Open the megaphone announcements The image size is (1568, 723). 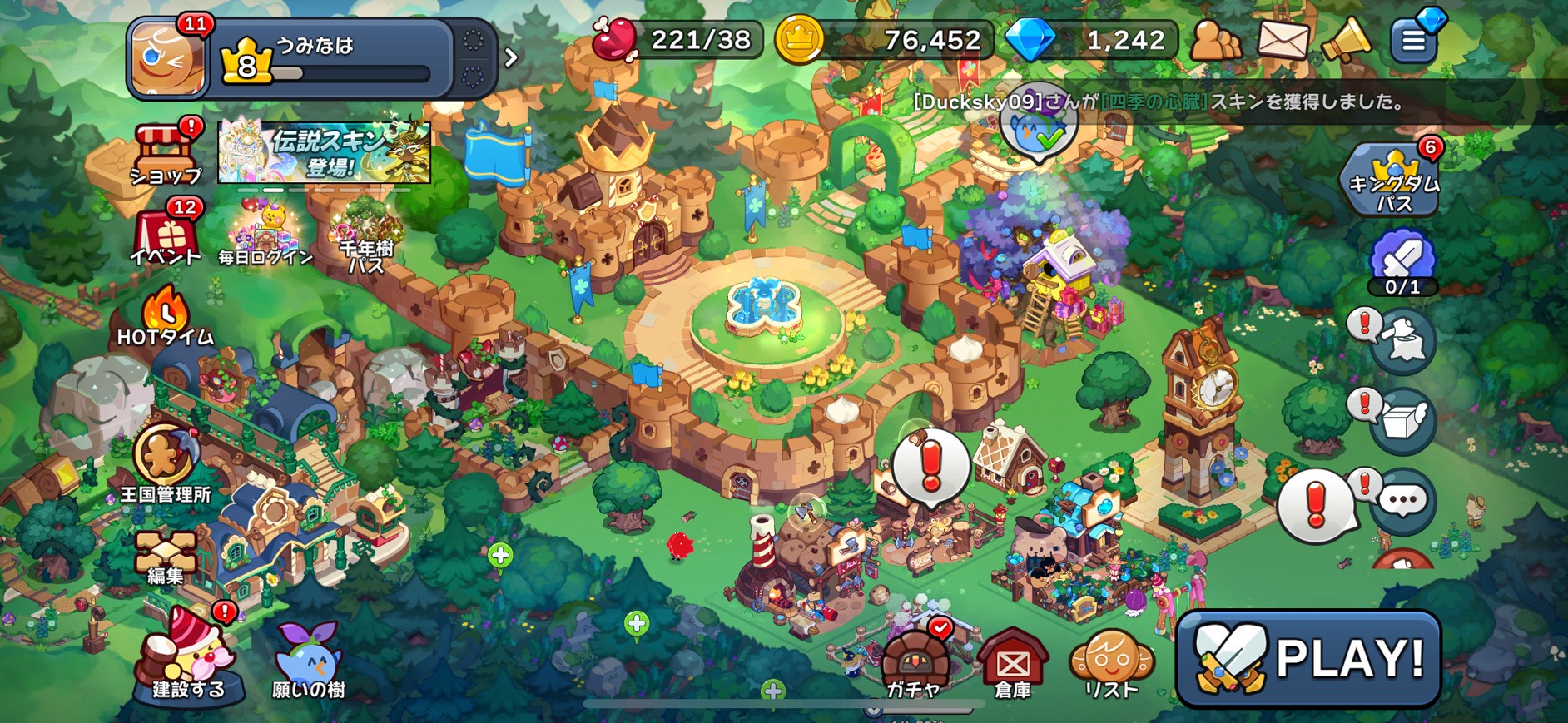1345,39
